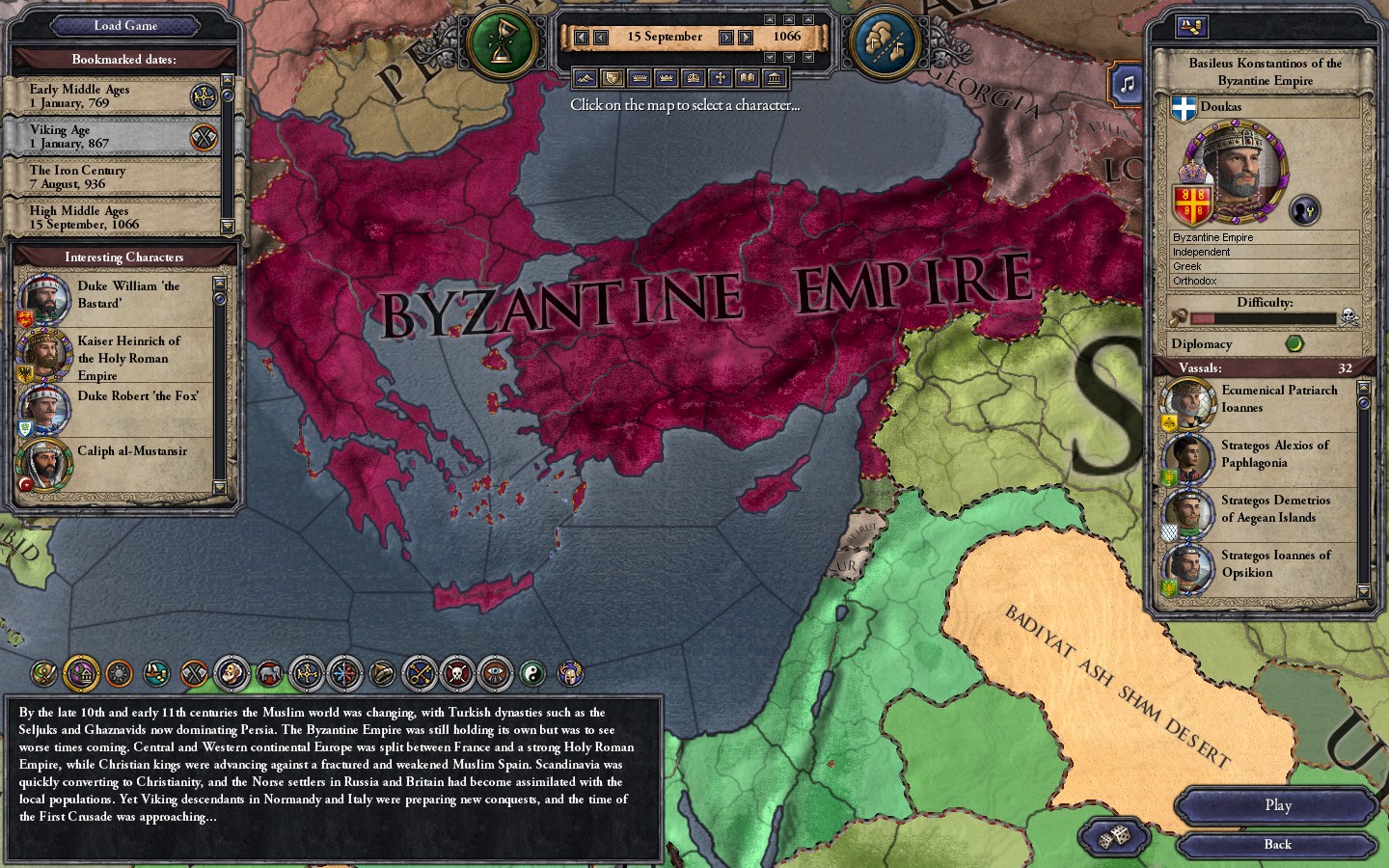Go back with the Back button
Viewport: 1389px width, 868px height.
1277,845
